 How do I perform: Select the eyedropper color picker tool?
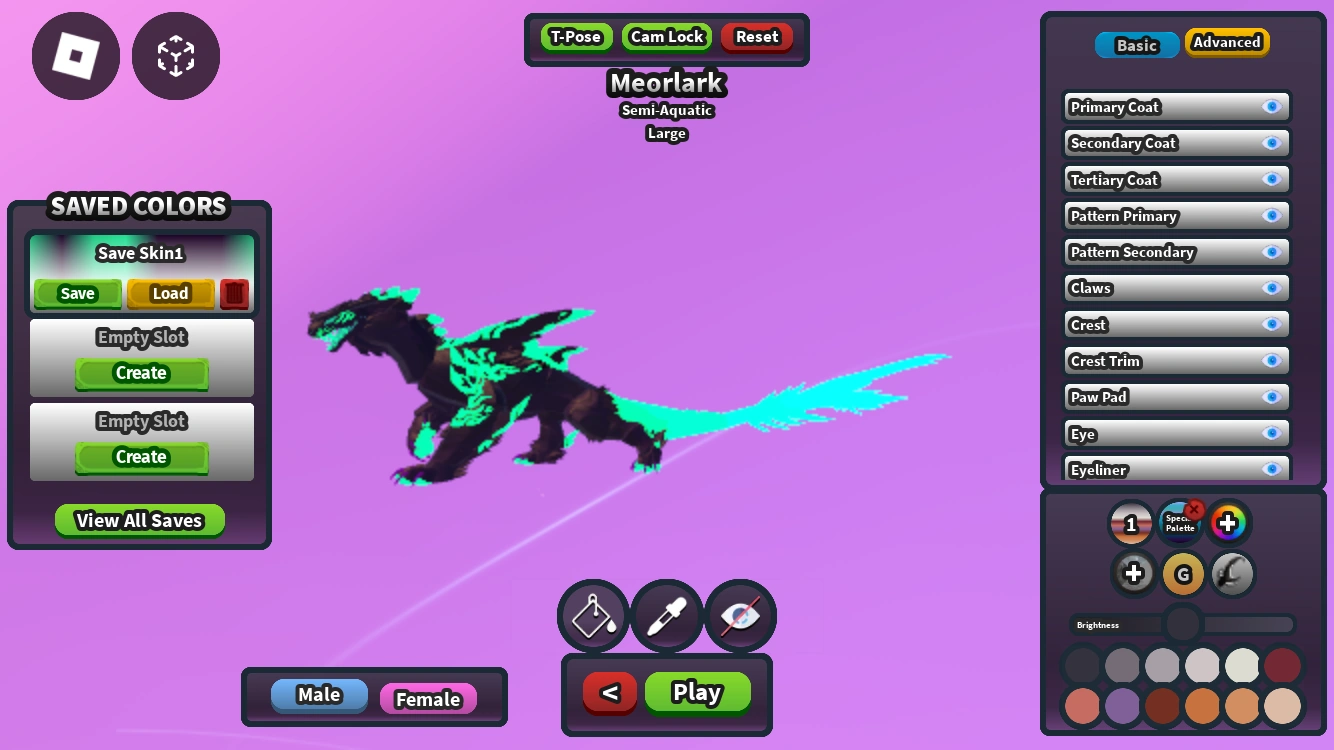tap(666, 616)
